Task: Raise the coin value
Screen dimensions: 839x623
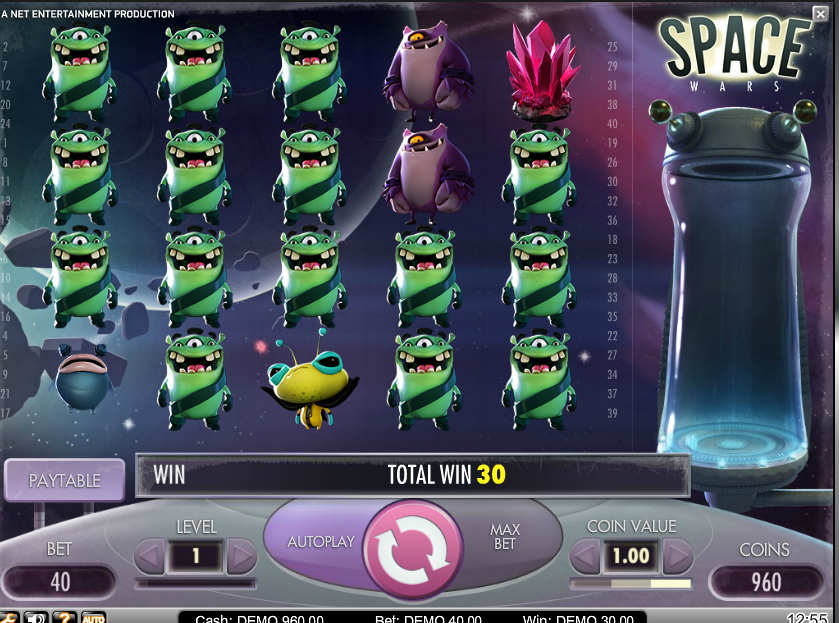Action: 677,555
